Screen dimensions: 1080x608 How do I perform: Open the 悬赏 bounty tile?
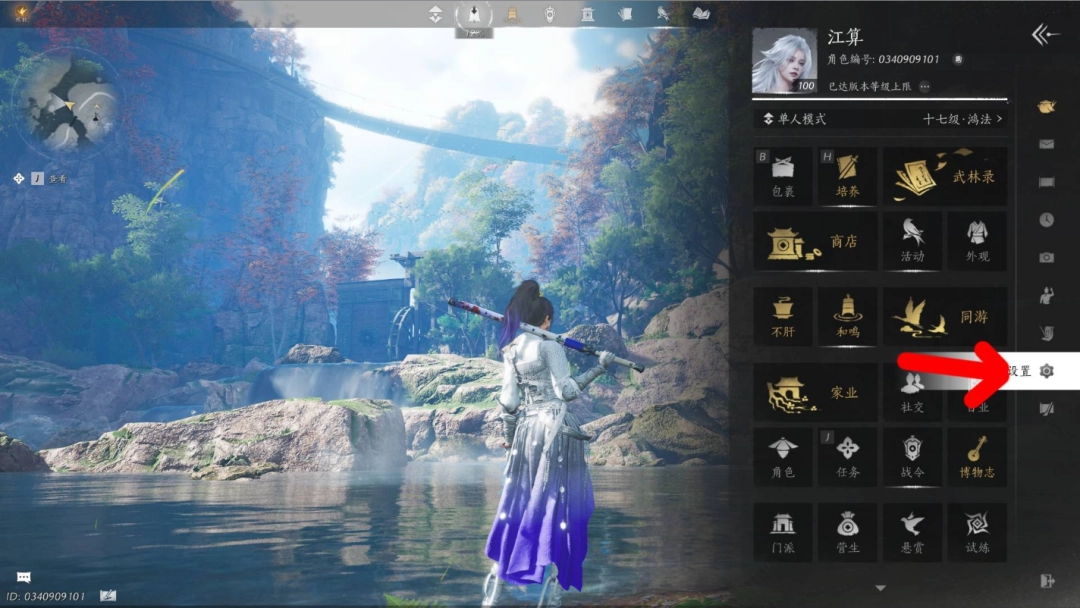coord(912,532)
